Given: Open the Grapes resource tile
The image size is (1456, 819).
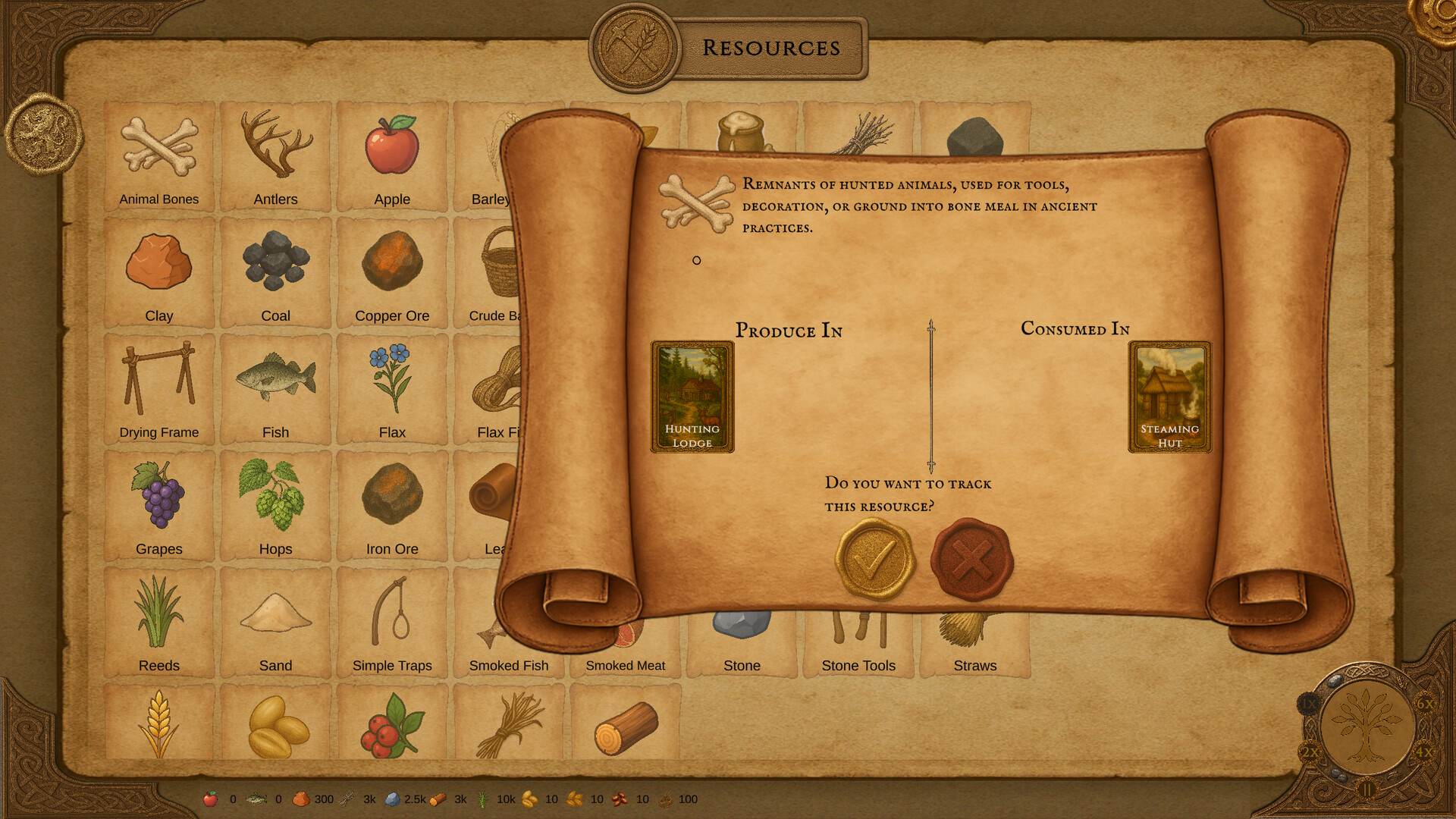Looking at the screenshot, I should point(159,507).
